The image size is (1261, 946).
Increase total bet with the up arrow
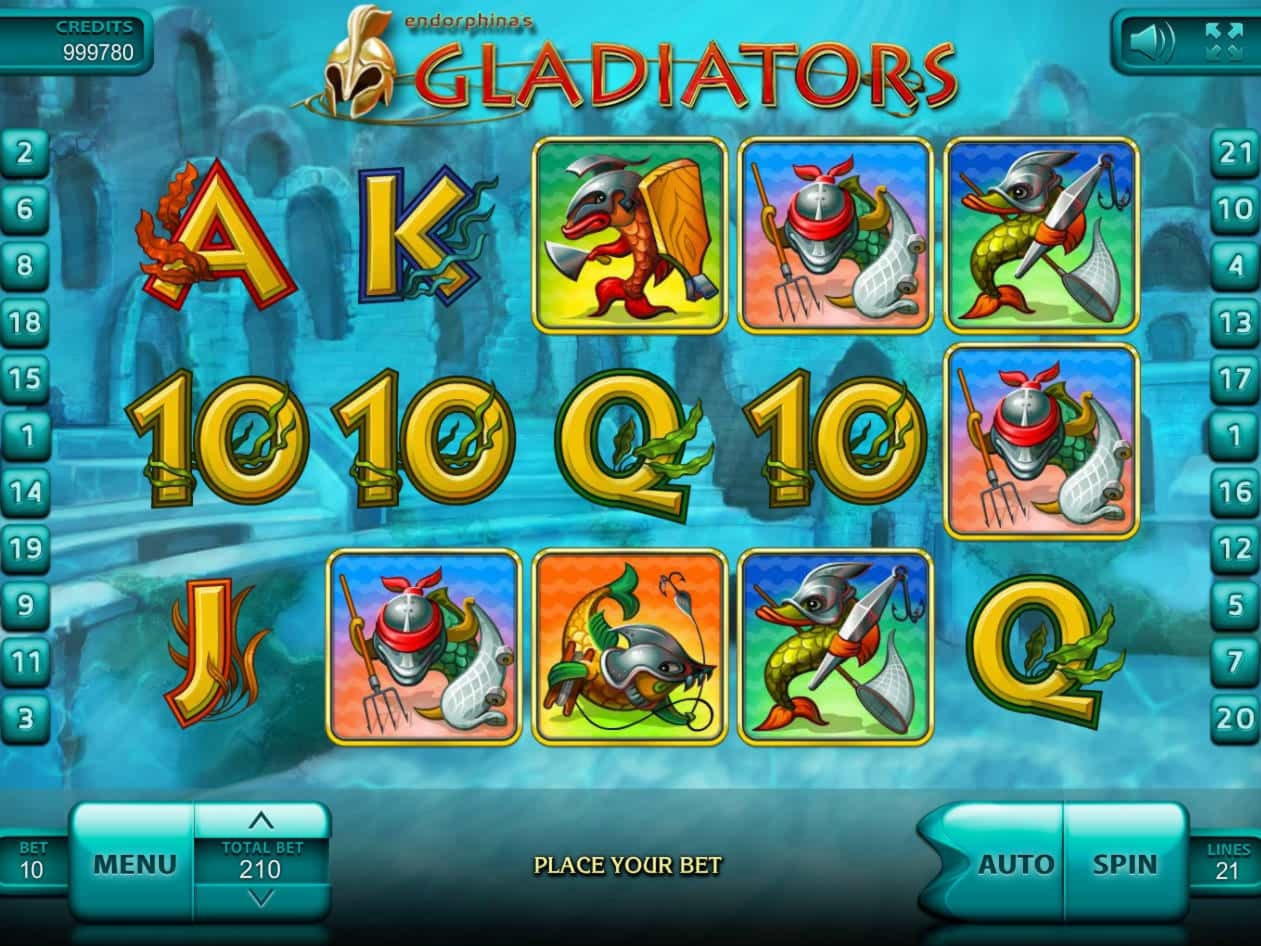point(261,821)
